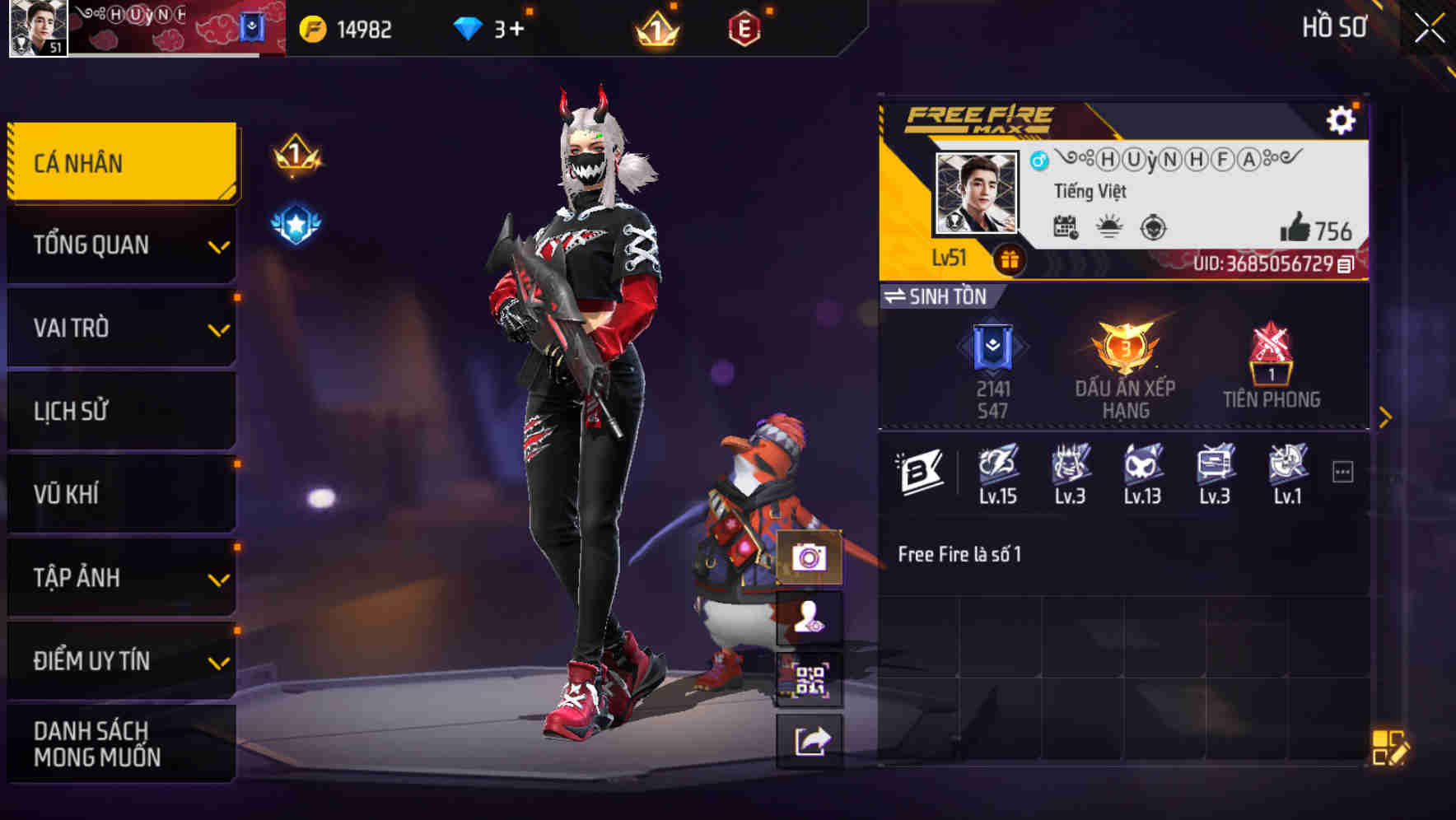Open the Điểm Uy Tín dropdown
The width and height of the screenshot is (1456, 820).
pos(119,660)
